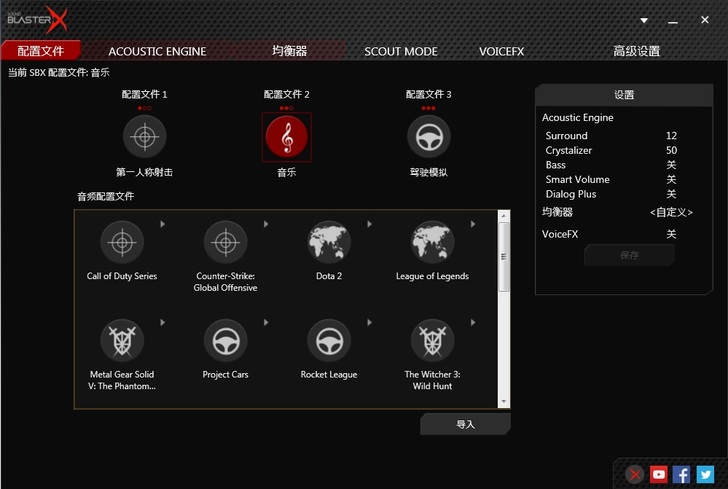Choose the Counter-Strike: Global Offensive preset

[x=225, y=243]
